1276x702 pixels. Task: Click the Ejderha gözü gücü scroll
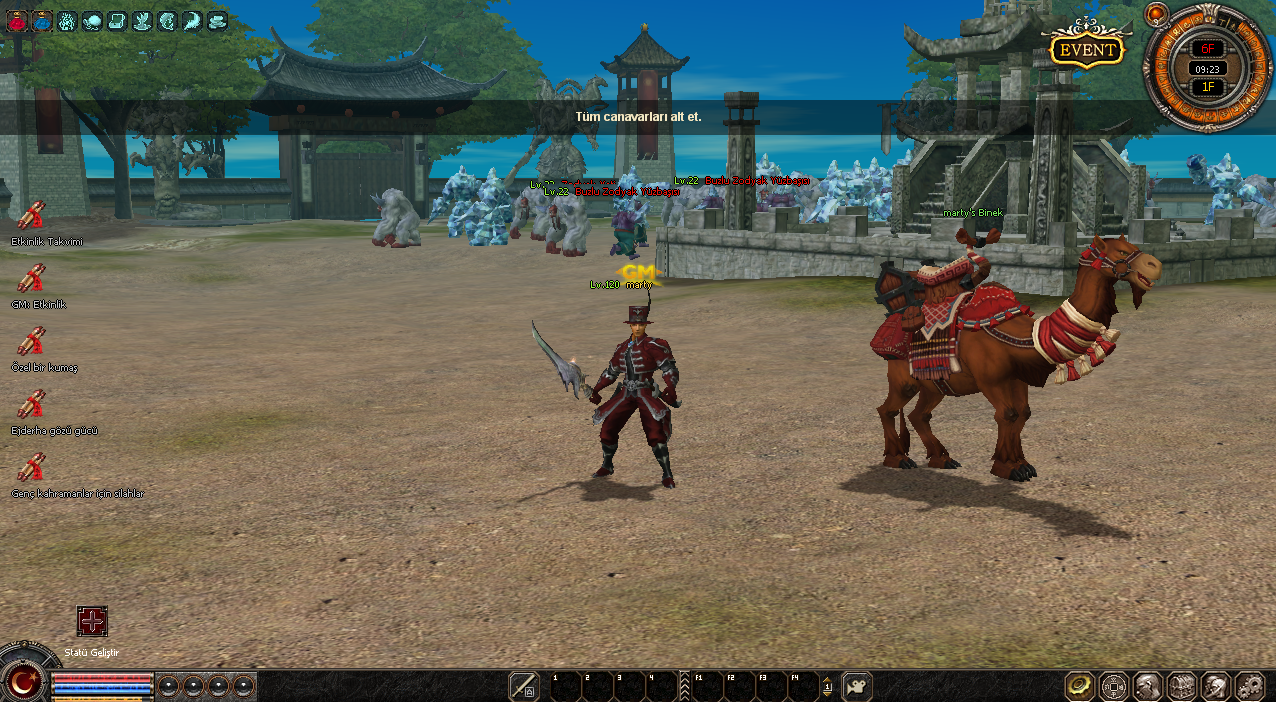tap(31, 404)
